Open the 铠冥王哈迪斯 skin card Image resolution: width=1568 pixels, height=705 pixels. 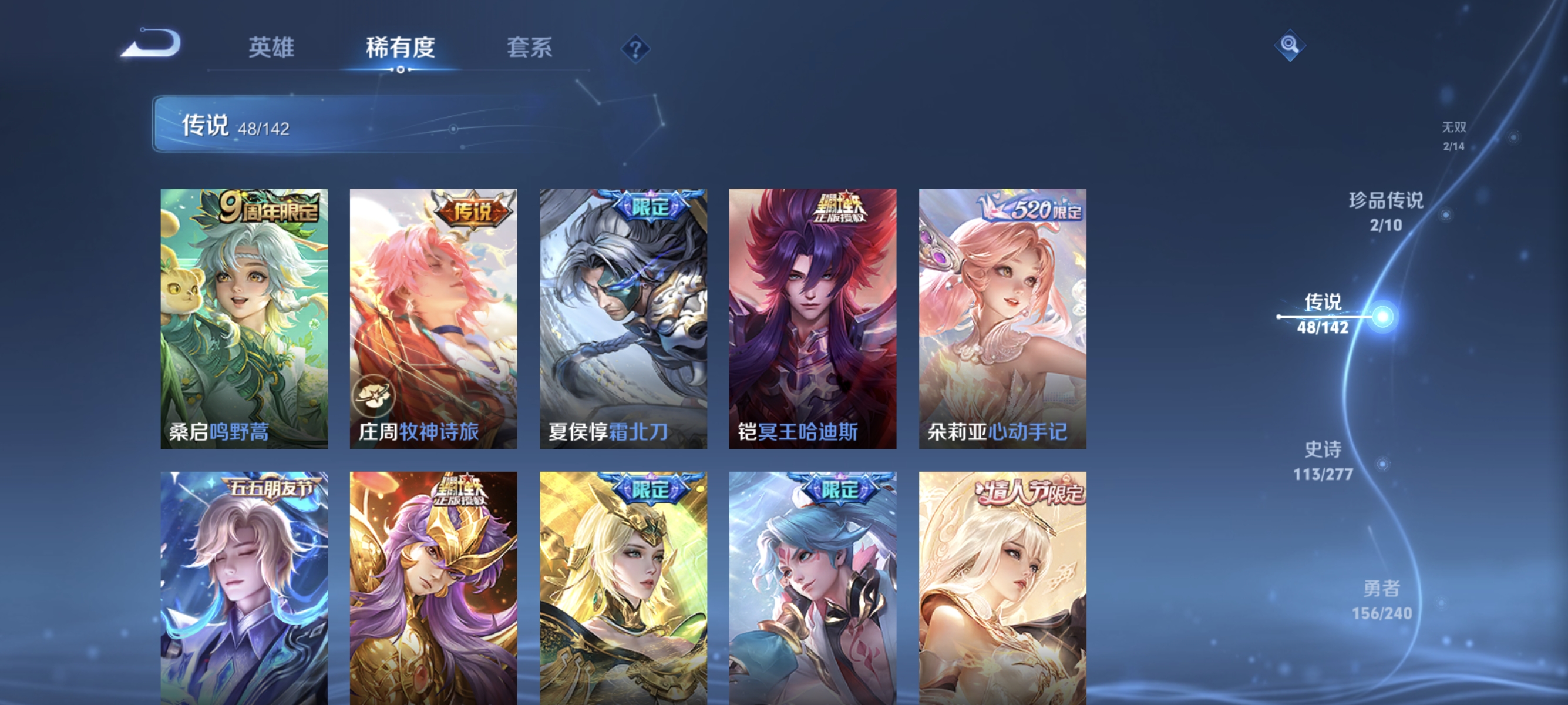pyautogui.click(x=813, y=318)
